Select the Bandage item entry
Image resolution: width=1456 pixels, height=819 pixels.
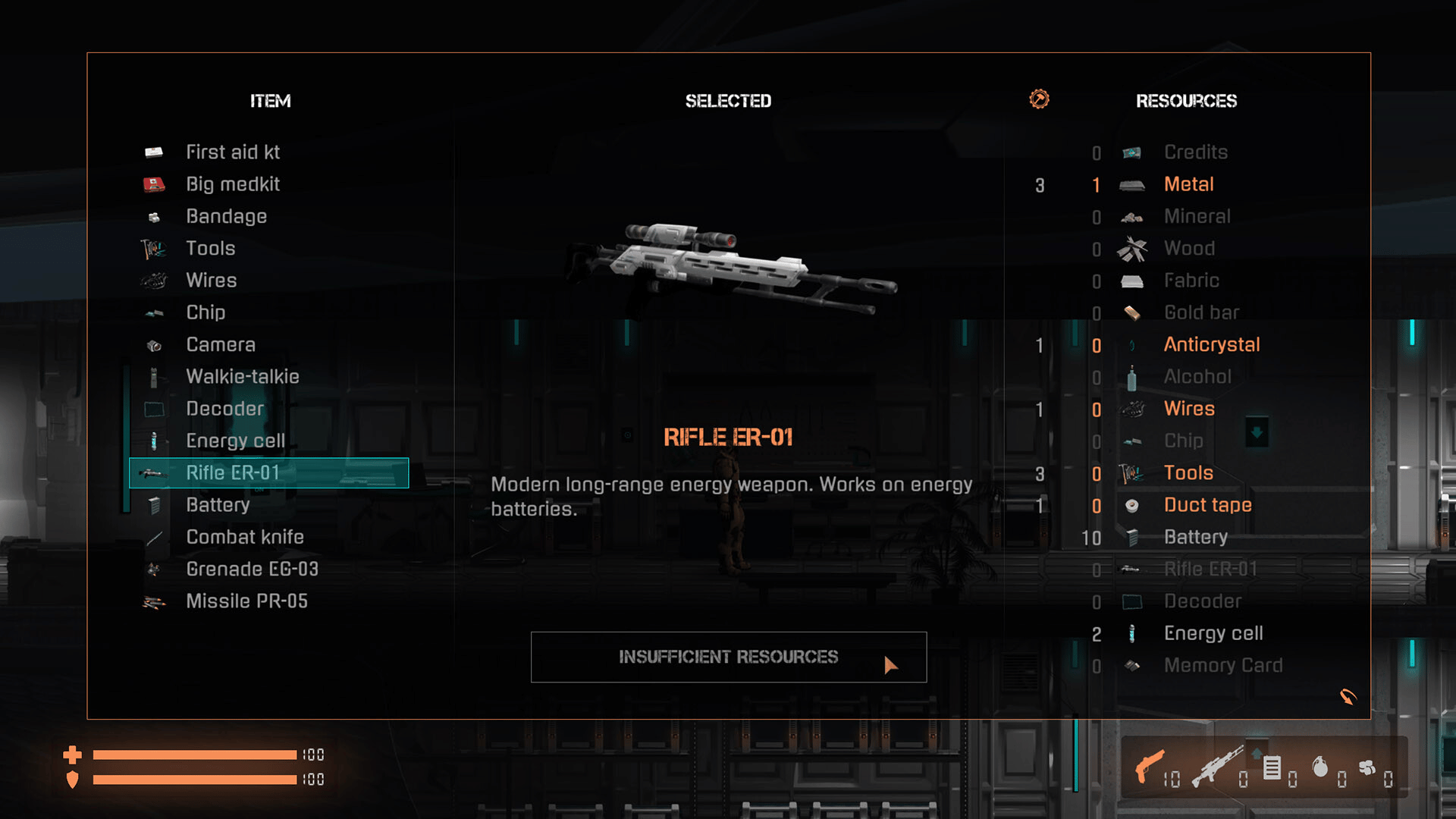(x=226, y=217)
